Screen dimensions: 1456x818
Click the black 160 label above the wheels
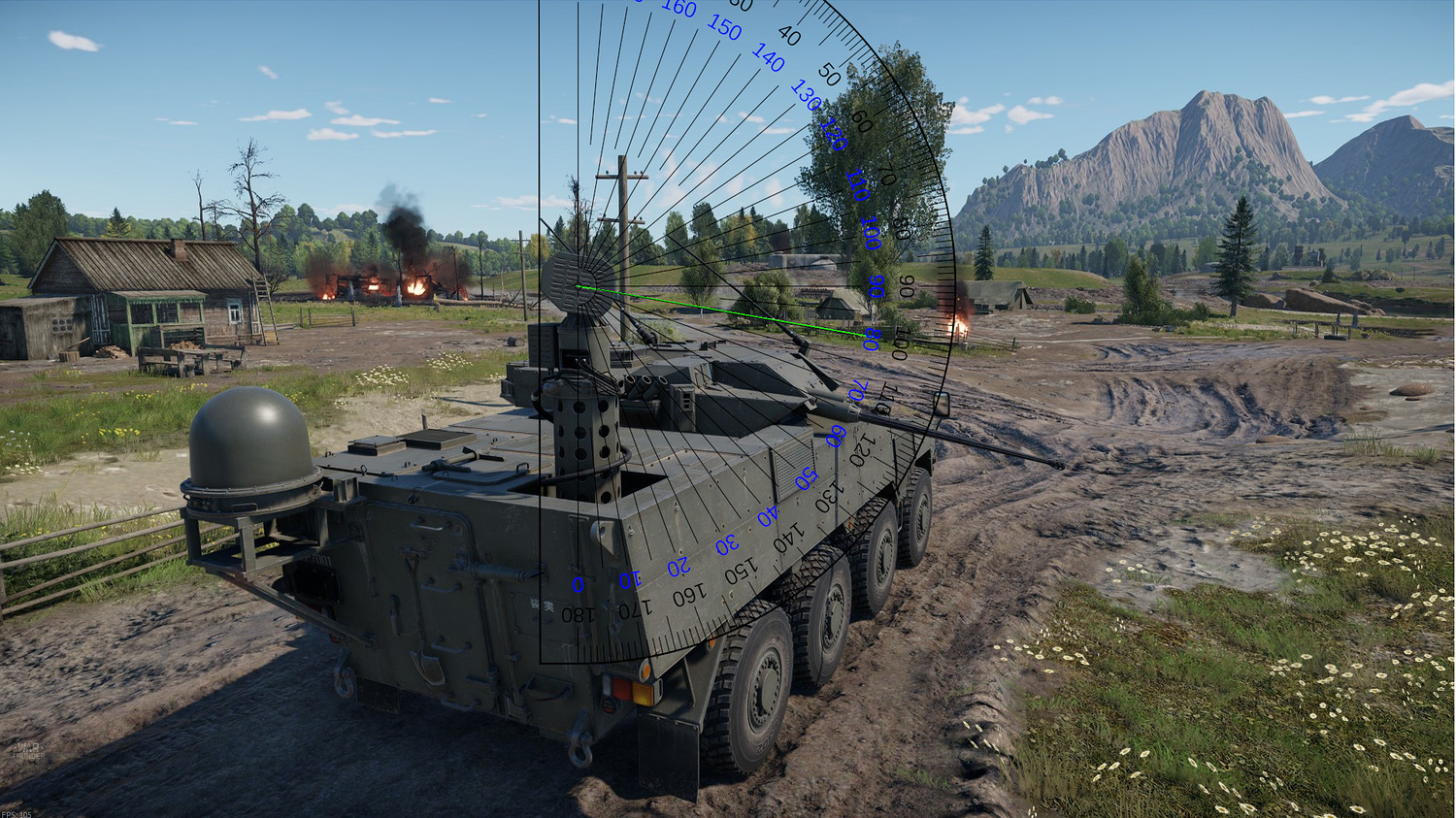pos(691,593)
